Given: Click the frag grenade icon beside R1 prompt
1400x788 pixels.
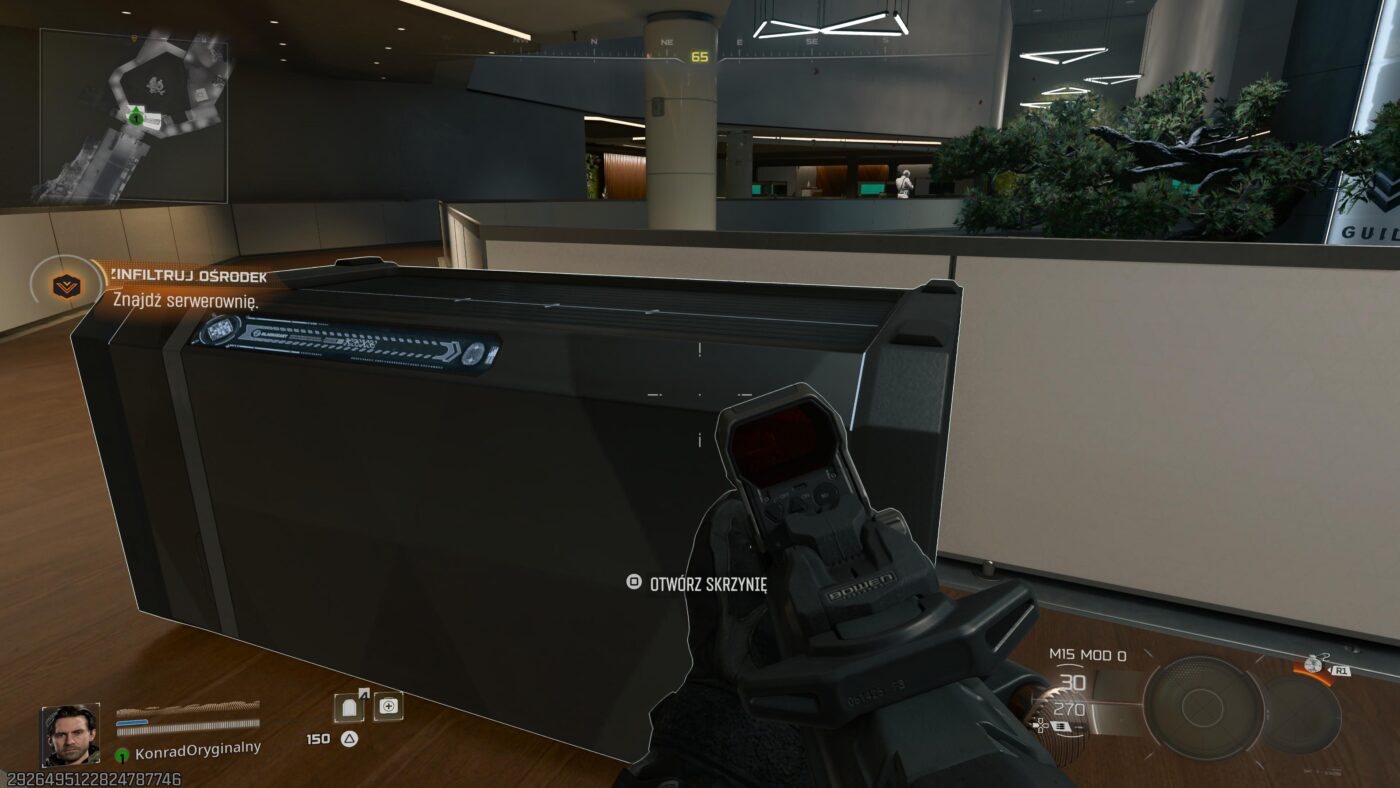Looking at the screenshot, I should tap(1312, 663).
